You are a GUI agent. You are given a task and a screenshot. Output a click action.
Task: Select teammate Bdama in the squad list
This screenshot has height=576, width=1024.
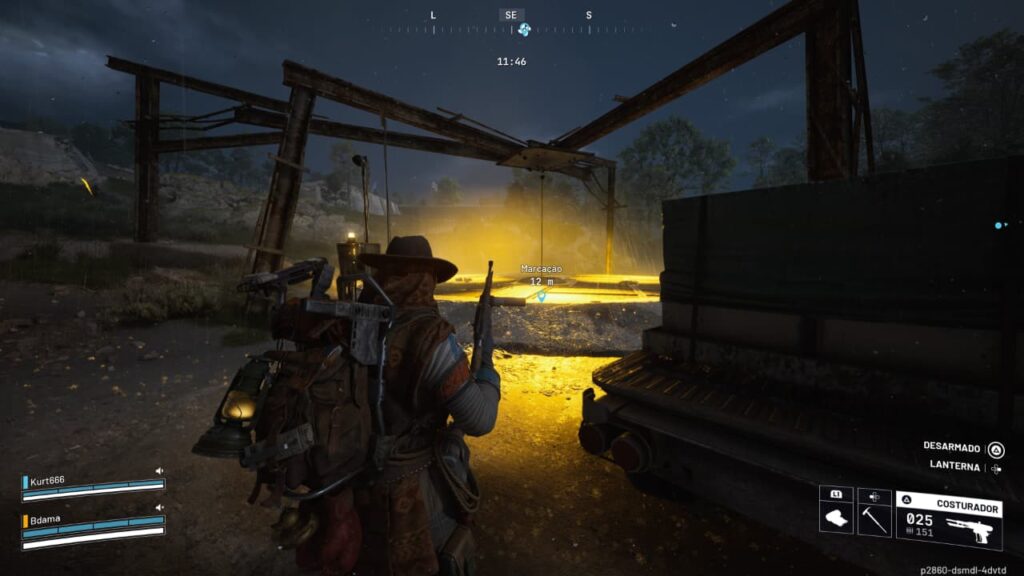45,520
